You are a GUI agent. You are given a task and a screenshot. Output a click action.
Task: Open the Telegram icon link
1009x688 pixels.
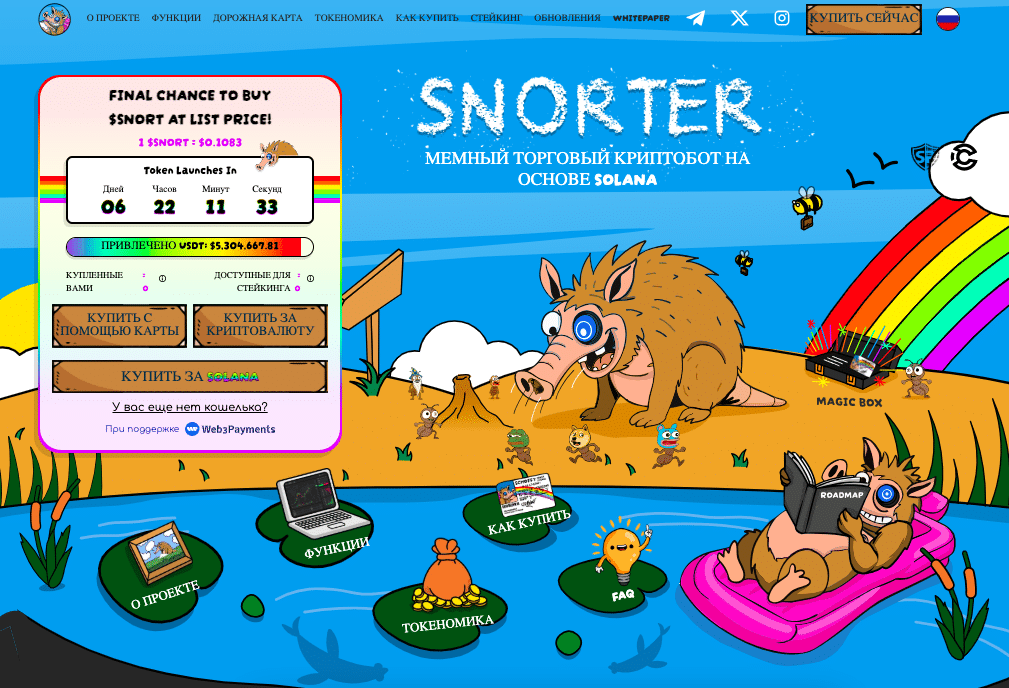click(696, 18)
